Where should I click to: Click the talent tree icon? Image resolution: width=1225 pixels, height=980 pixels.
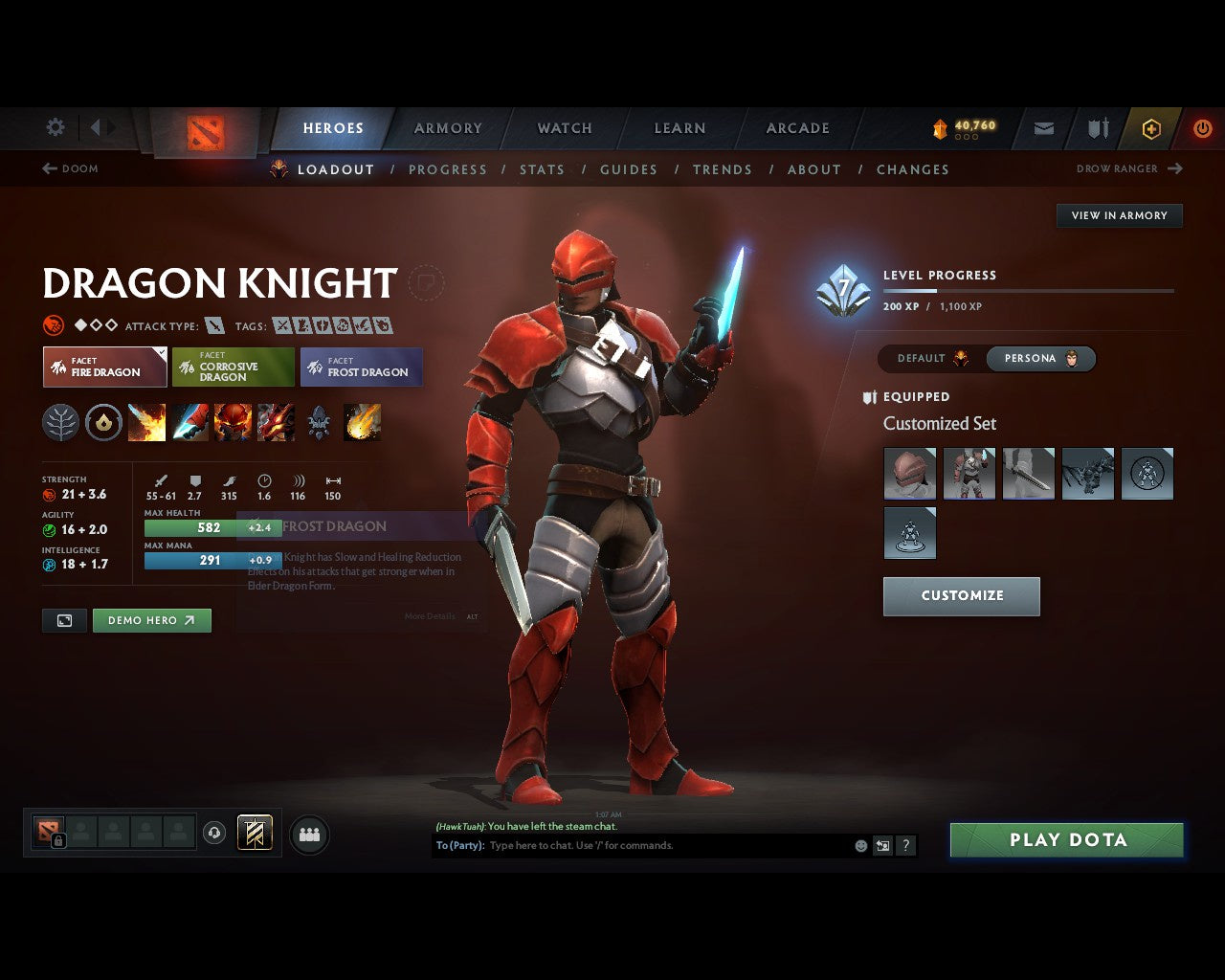tap(60, 422)
